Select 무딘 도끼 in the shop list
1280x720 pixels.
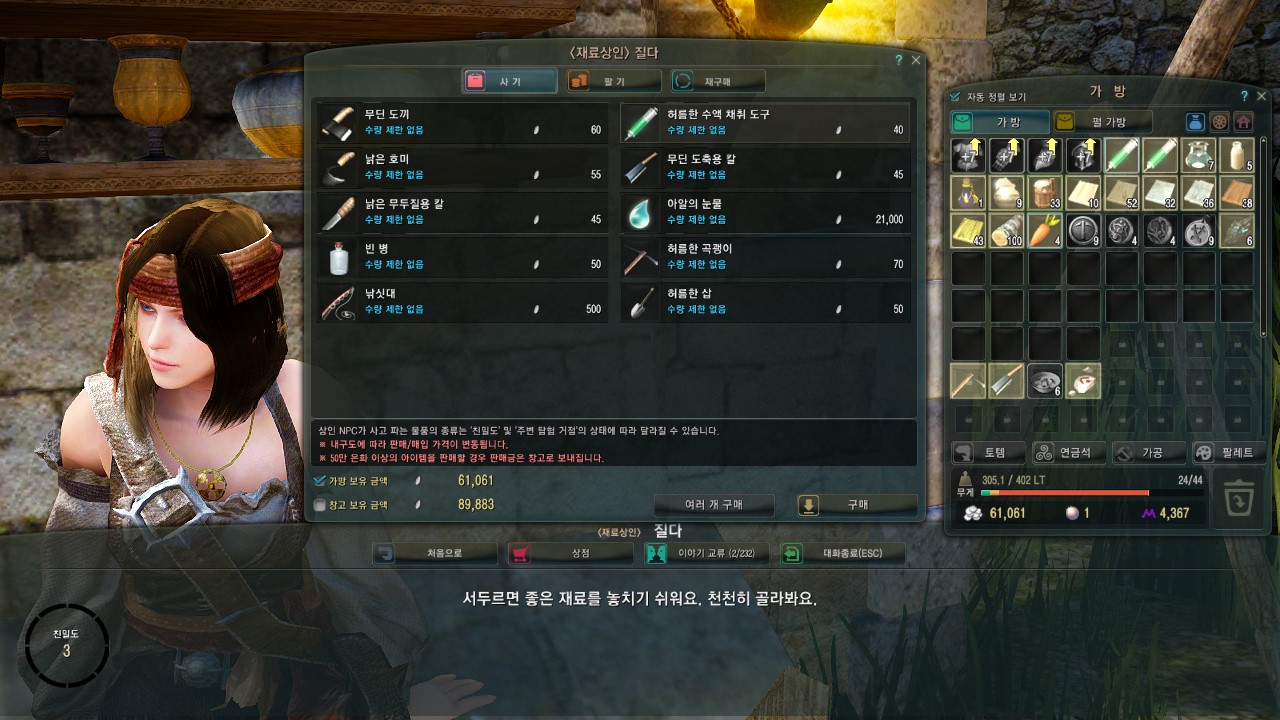click(x=461, y=122)
